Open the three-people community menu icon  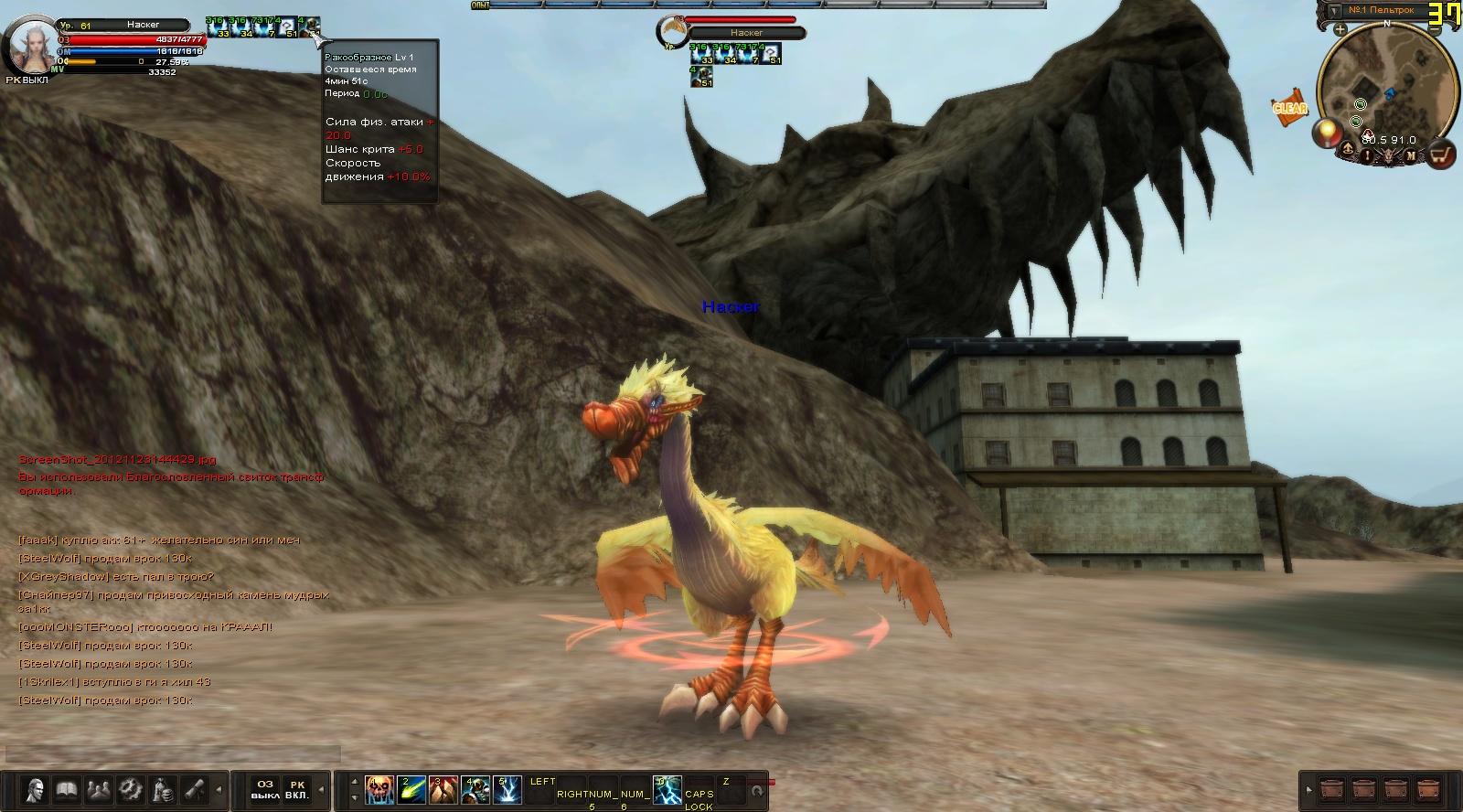click(x=98, y=788)
